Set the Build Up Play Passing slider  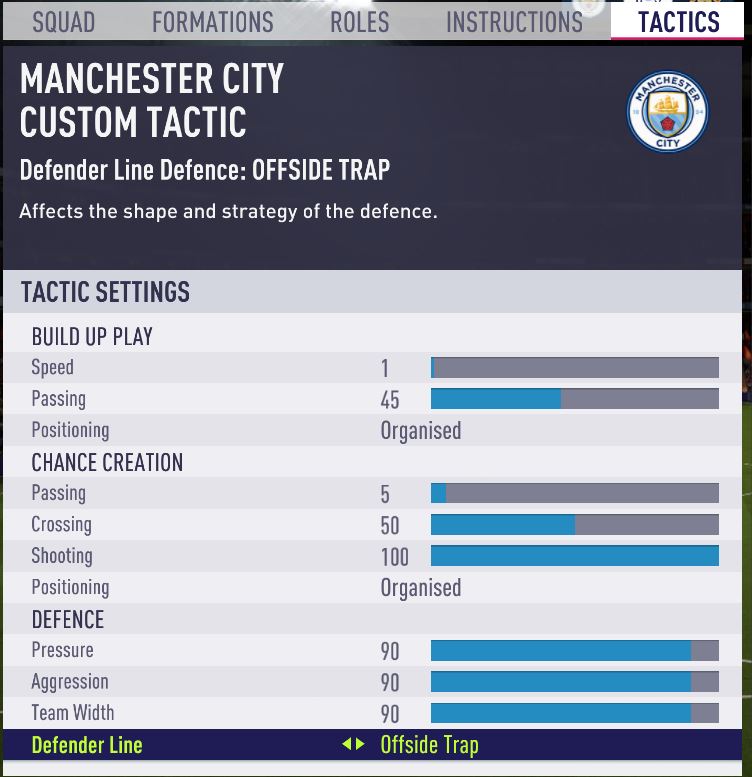tap(574, 399)
